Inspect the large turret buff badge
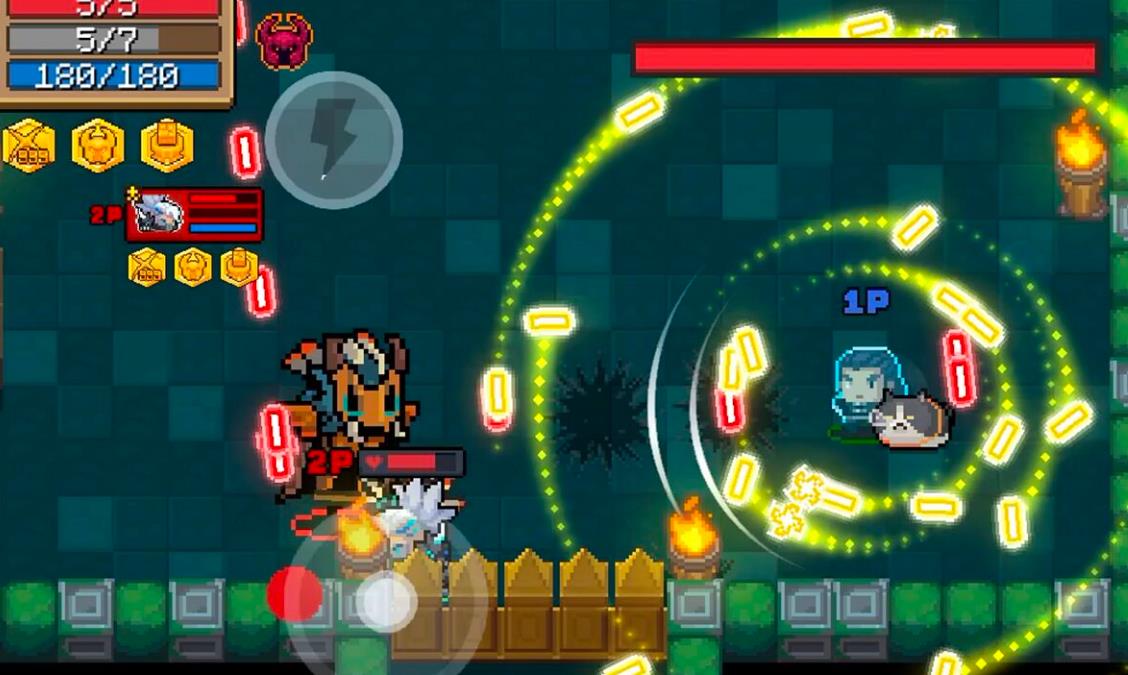Screen dimensions: 1128x675 pyautogui.click(x=167, y=146)
